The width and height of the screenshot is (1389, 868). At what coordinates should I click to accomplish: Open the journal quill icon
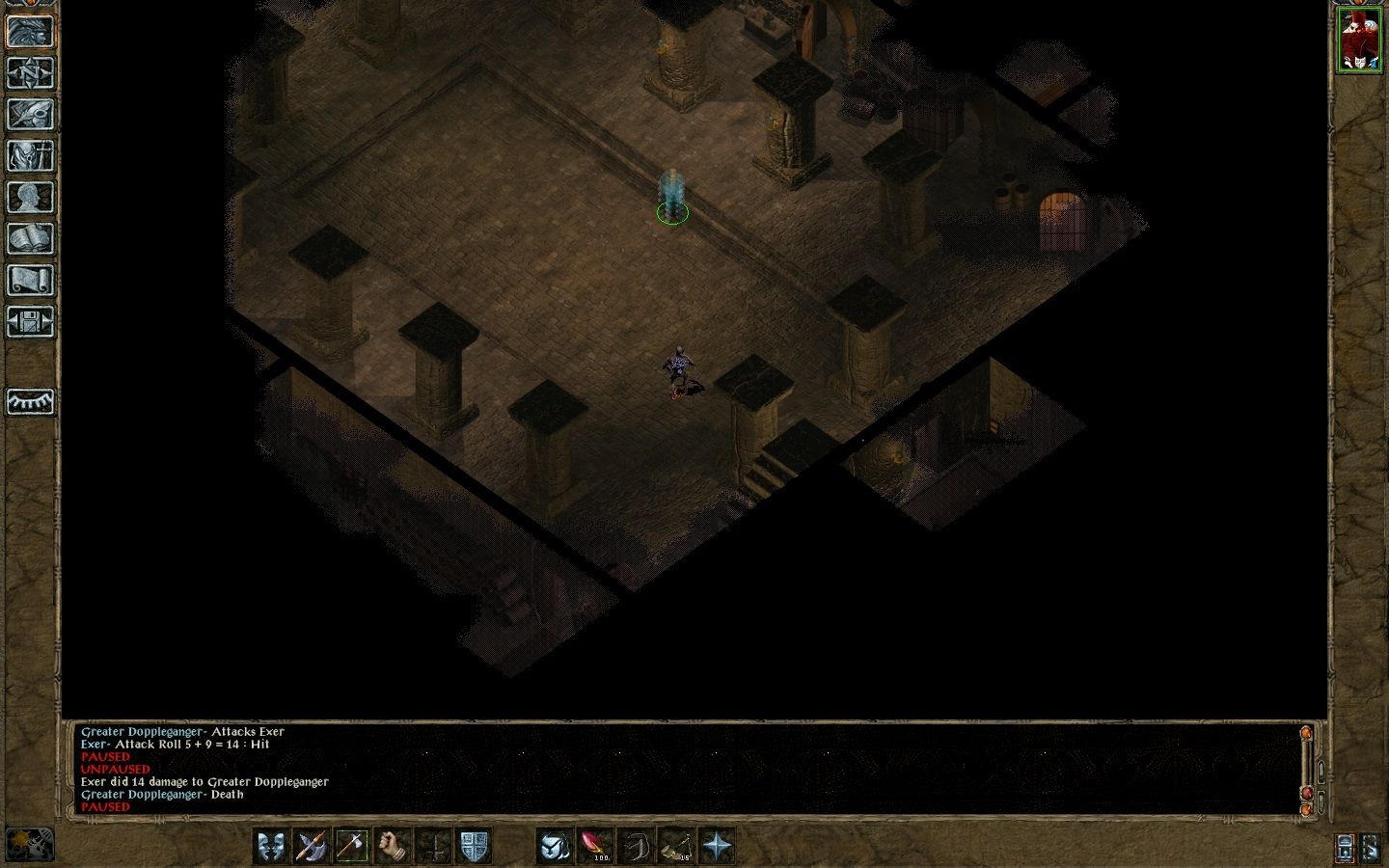coord(30,114)
